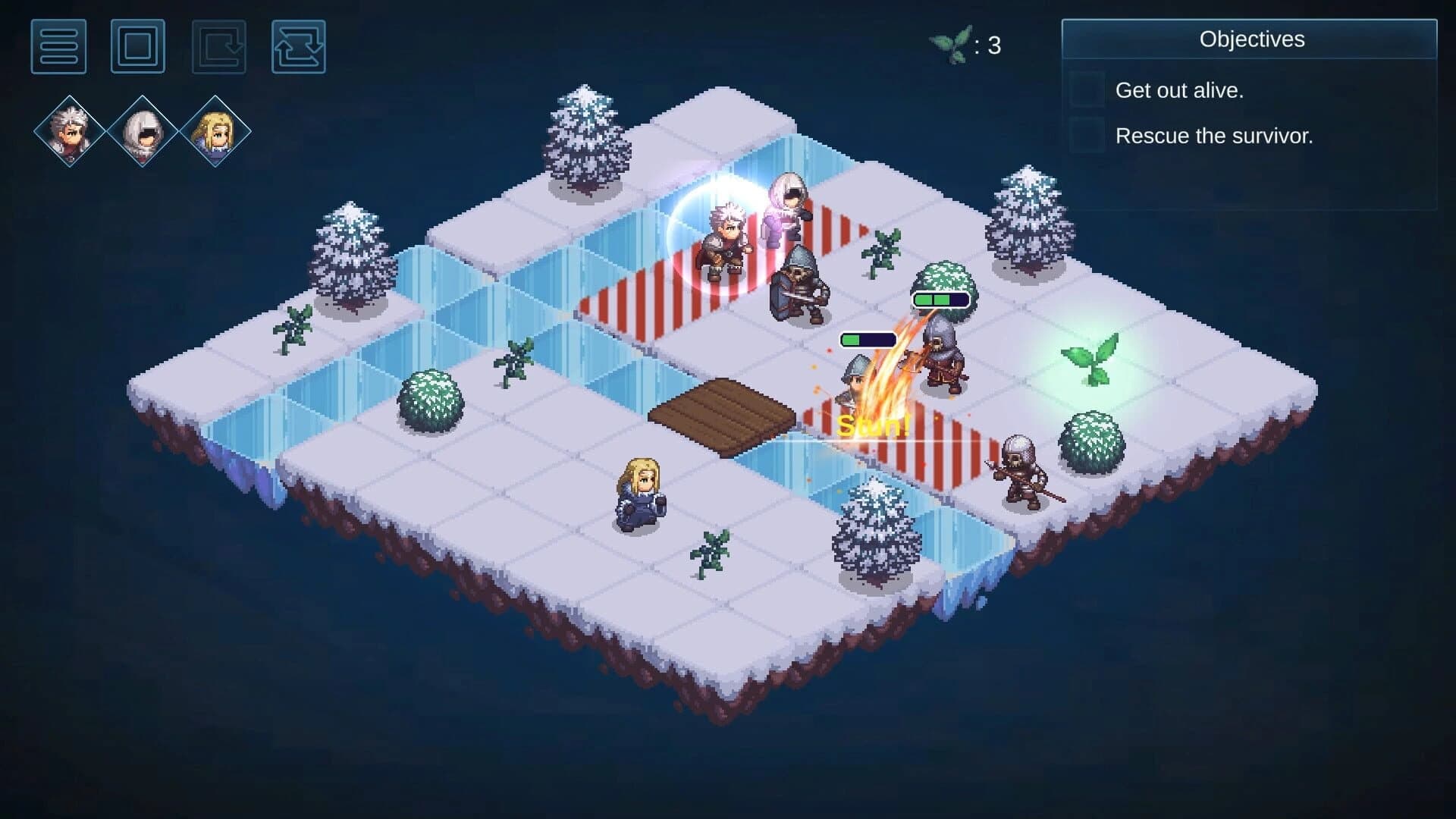Image resolution: width=1456 pixels, height=819 pixels.
Task: Click the end-turn square icon
Action: [138, 49]
